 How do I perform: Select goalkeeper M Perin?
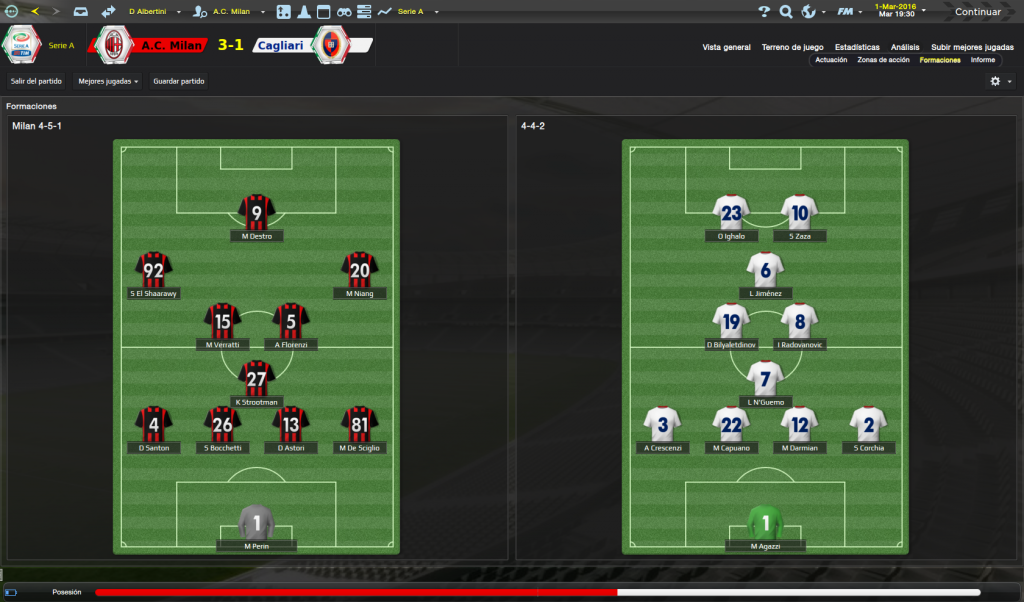point(257,523)
